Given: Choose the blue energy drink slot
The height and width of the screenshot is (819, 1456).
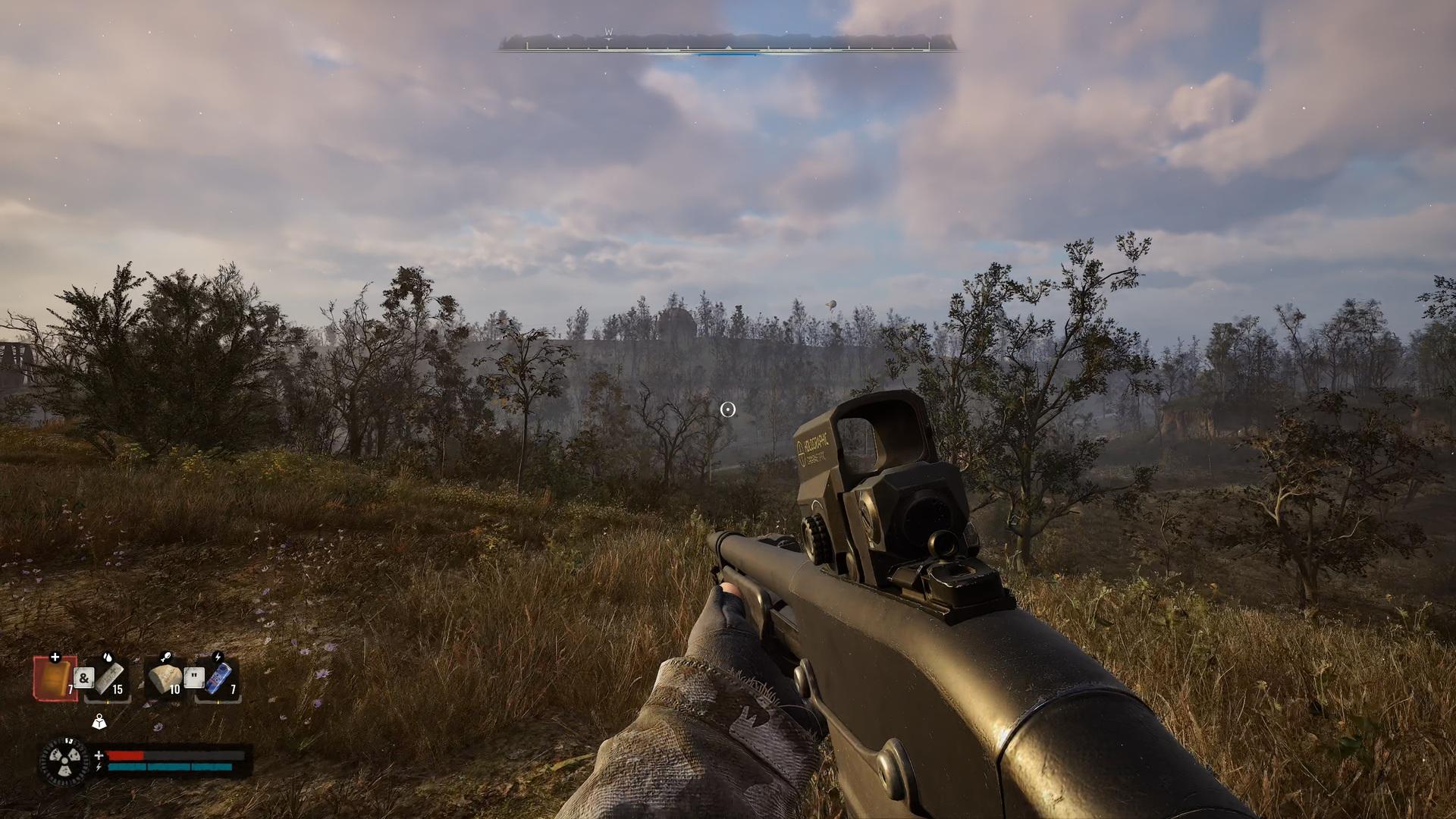Looking at the screenshot, I should coord(220,678).
